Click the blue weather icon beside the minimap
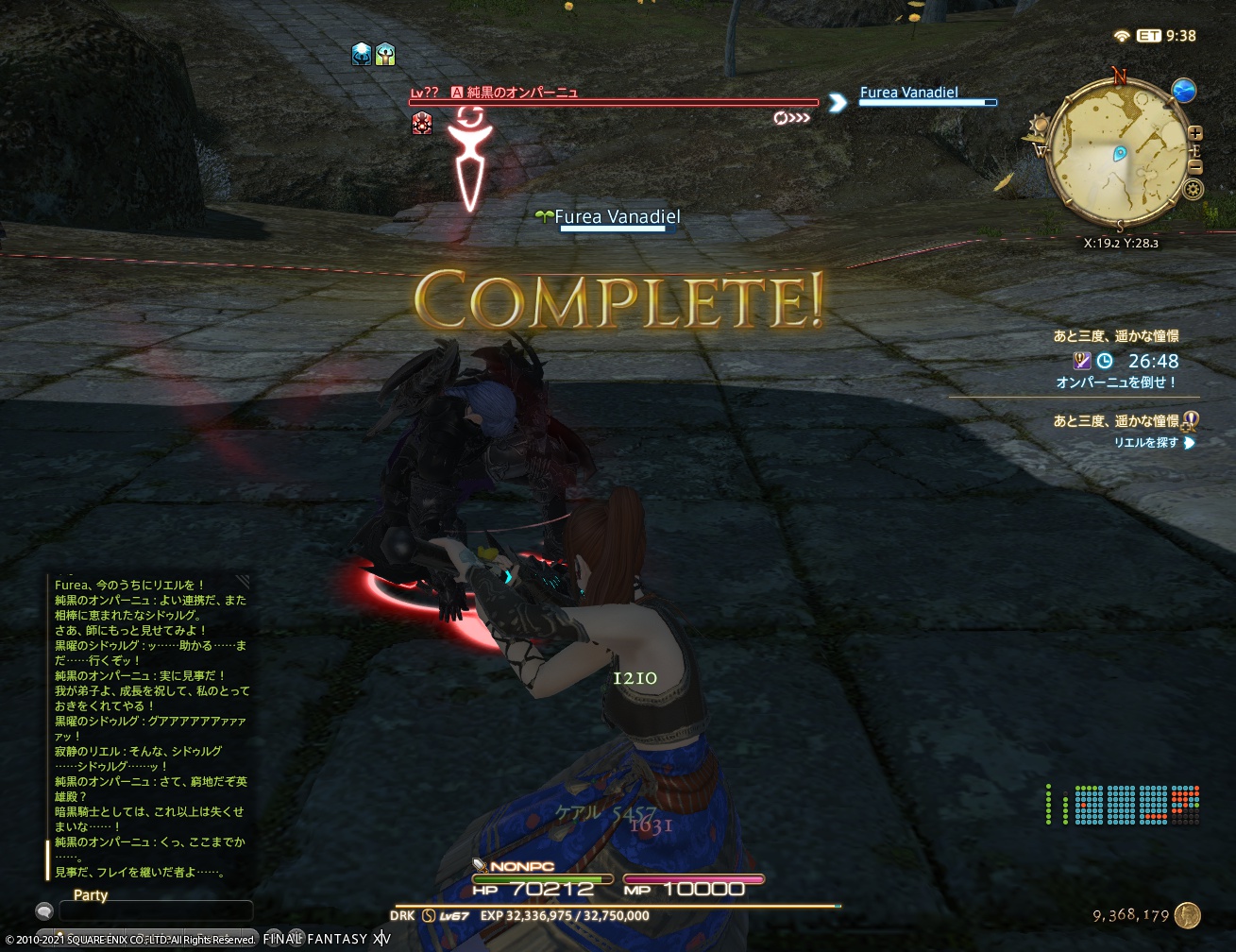The width and height of the screenshot is (1236, 952). coord(1183,91)
